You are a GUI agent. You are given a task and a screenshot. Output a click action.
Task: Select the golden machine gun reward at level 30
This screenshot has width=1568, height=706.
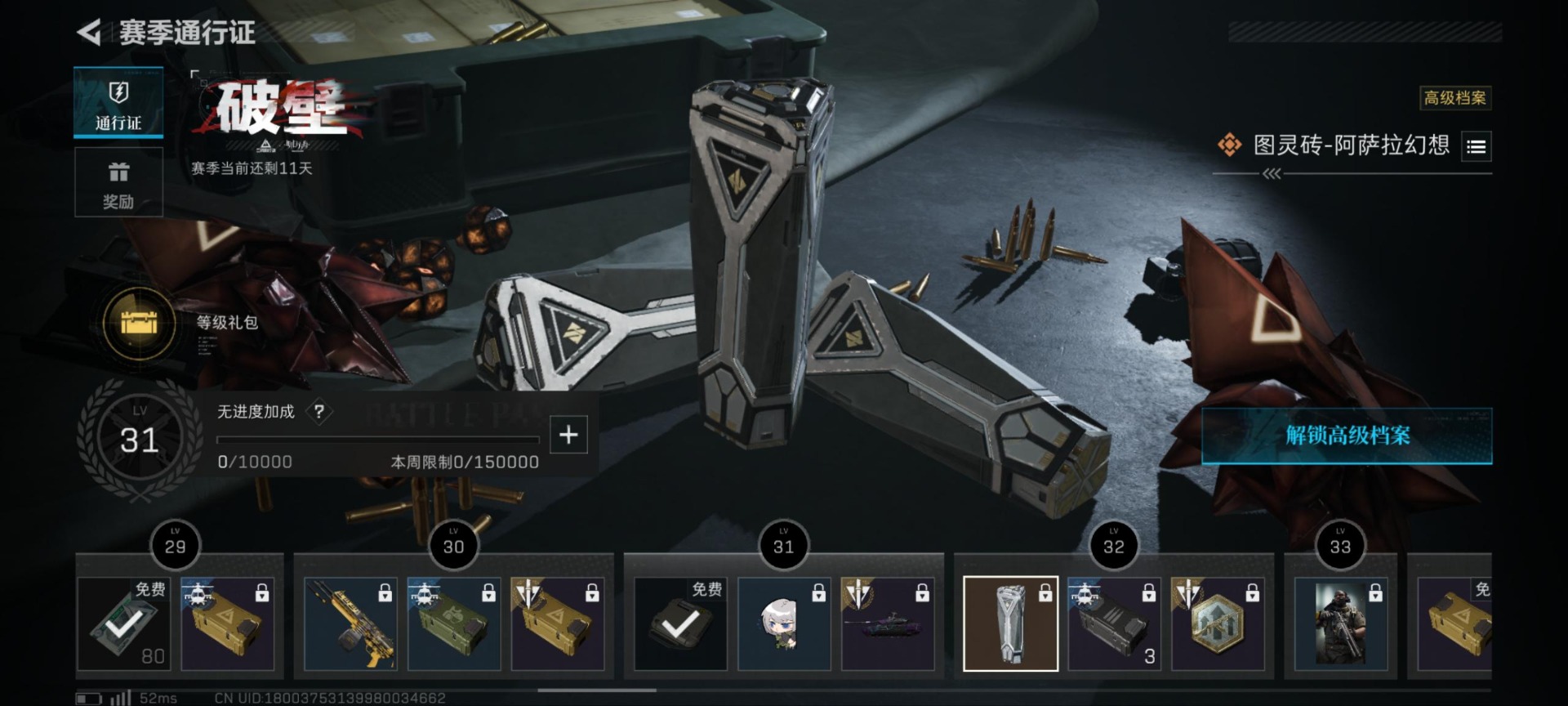pyautogui.click(x=350, y=624)
